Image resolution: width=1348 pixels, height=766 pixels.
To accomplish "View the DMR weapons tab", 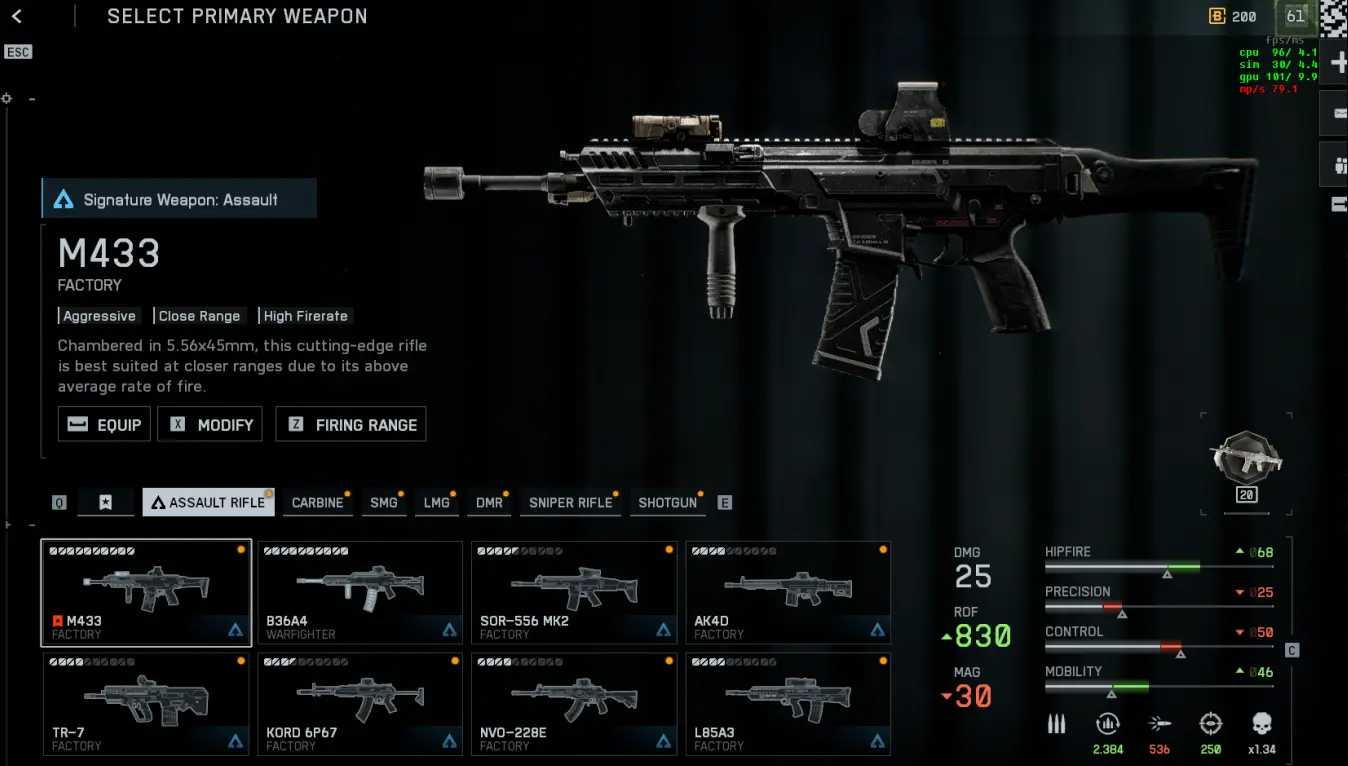I will click(489, 502).
